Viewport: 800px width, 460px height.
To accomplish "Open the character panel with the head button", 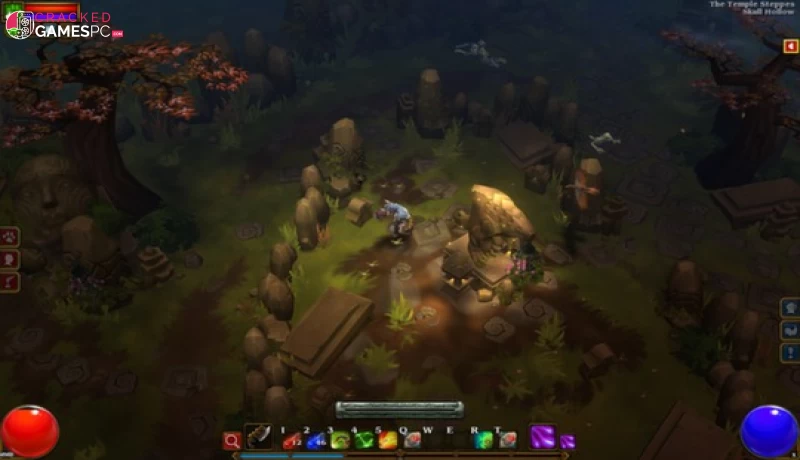I will 10,260.
